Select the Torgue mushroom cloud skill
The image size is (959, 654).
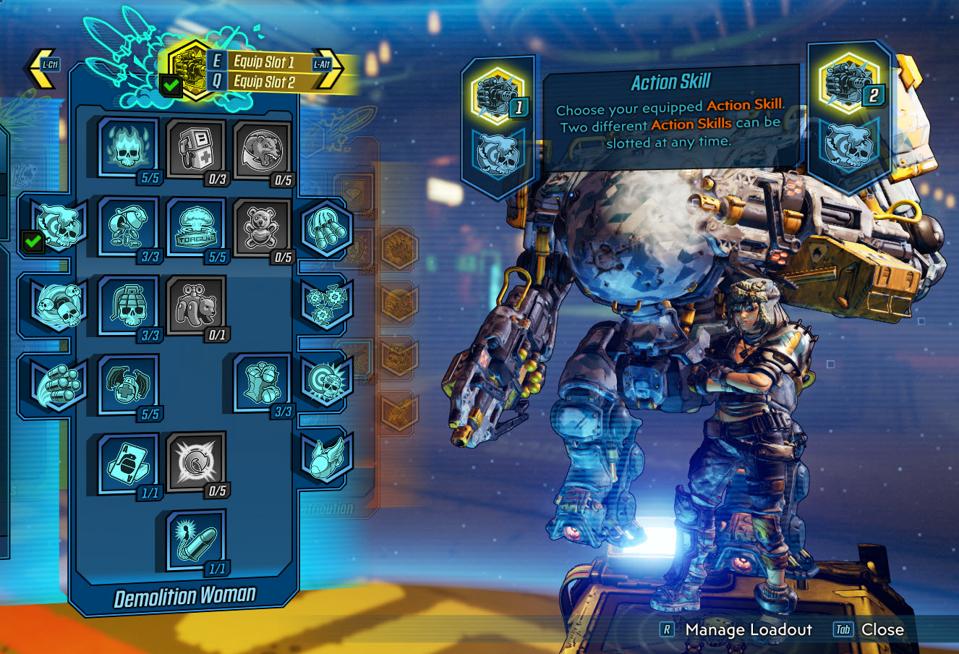pyautogui.click(x=196, y=225)
